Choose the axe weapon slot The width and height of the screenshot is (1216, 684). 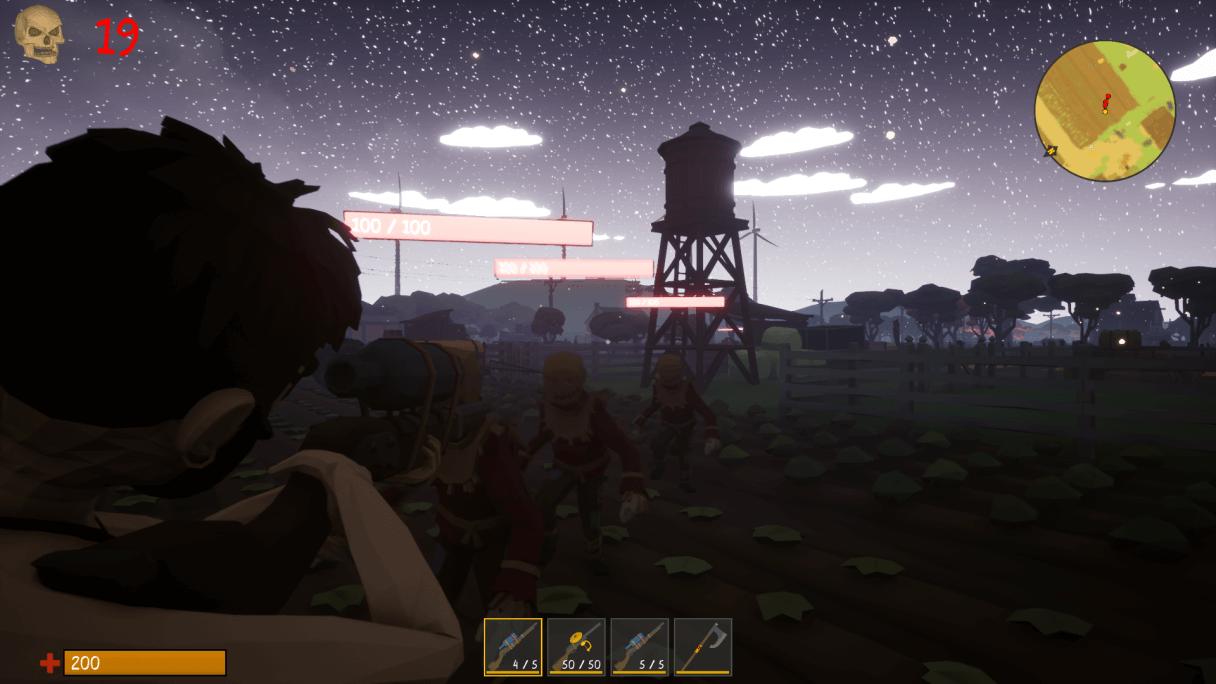point(703,647)
